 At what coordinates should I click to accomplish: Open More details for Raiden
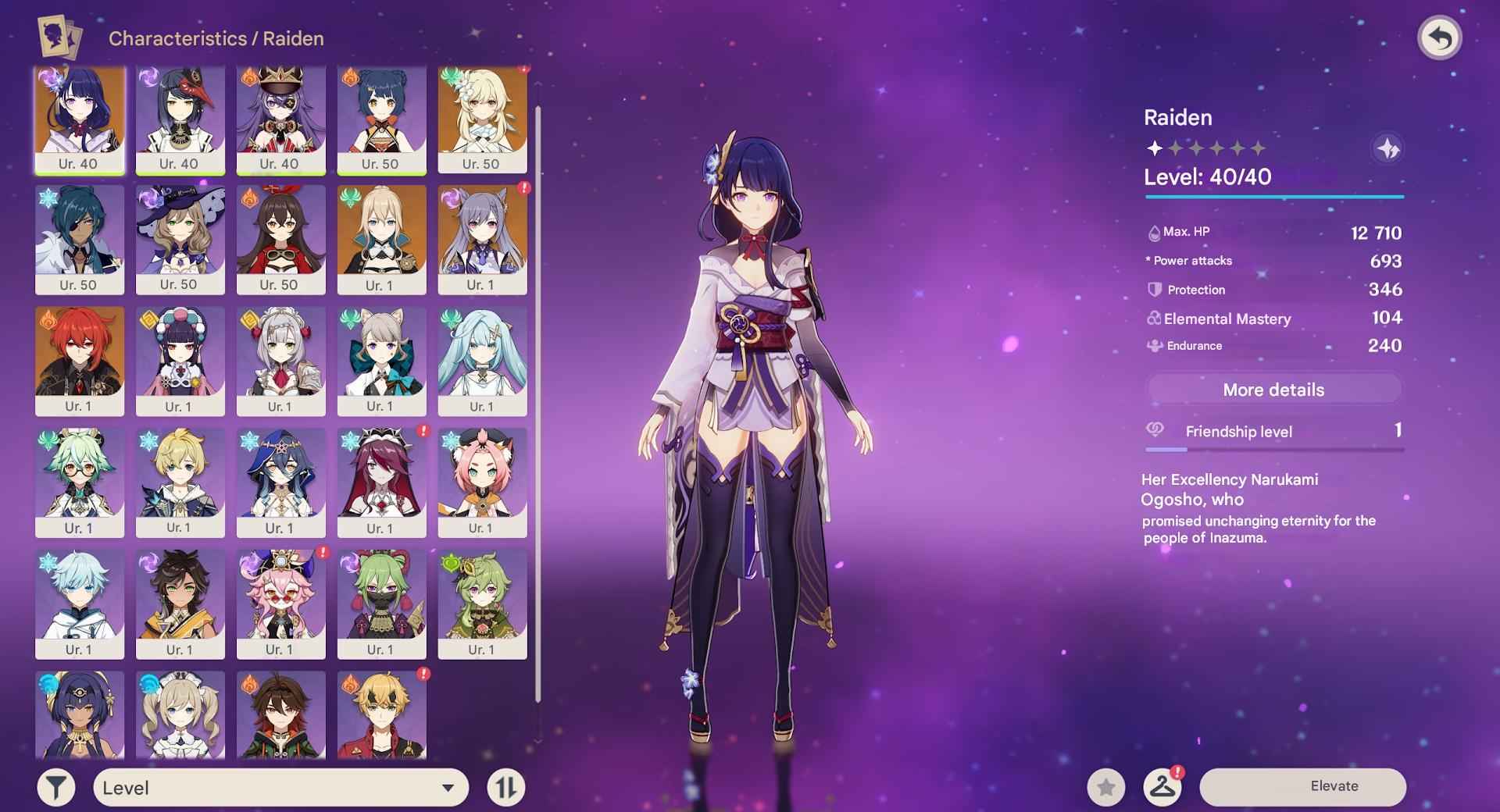coord(1273,389)
